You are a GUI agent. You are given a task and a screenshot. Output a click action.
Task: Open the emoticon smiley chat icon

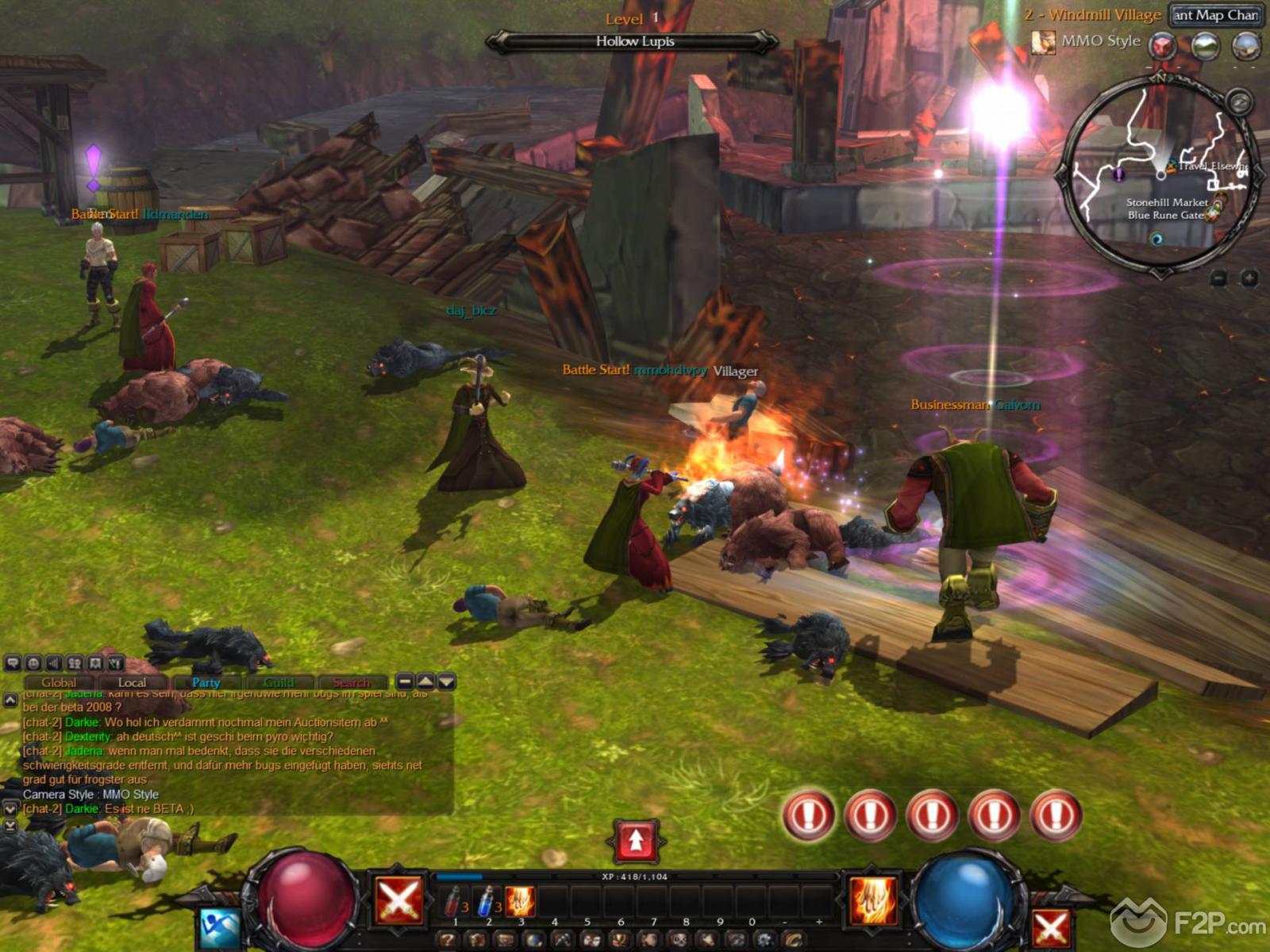click(33, 663)
